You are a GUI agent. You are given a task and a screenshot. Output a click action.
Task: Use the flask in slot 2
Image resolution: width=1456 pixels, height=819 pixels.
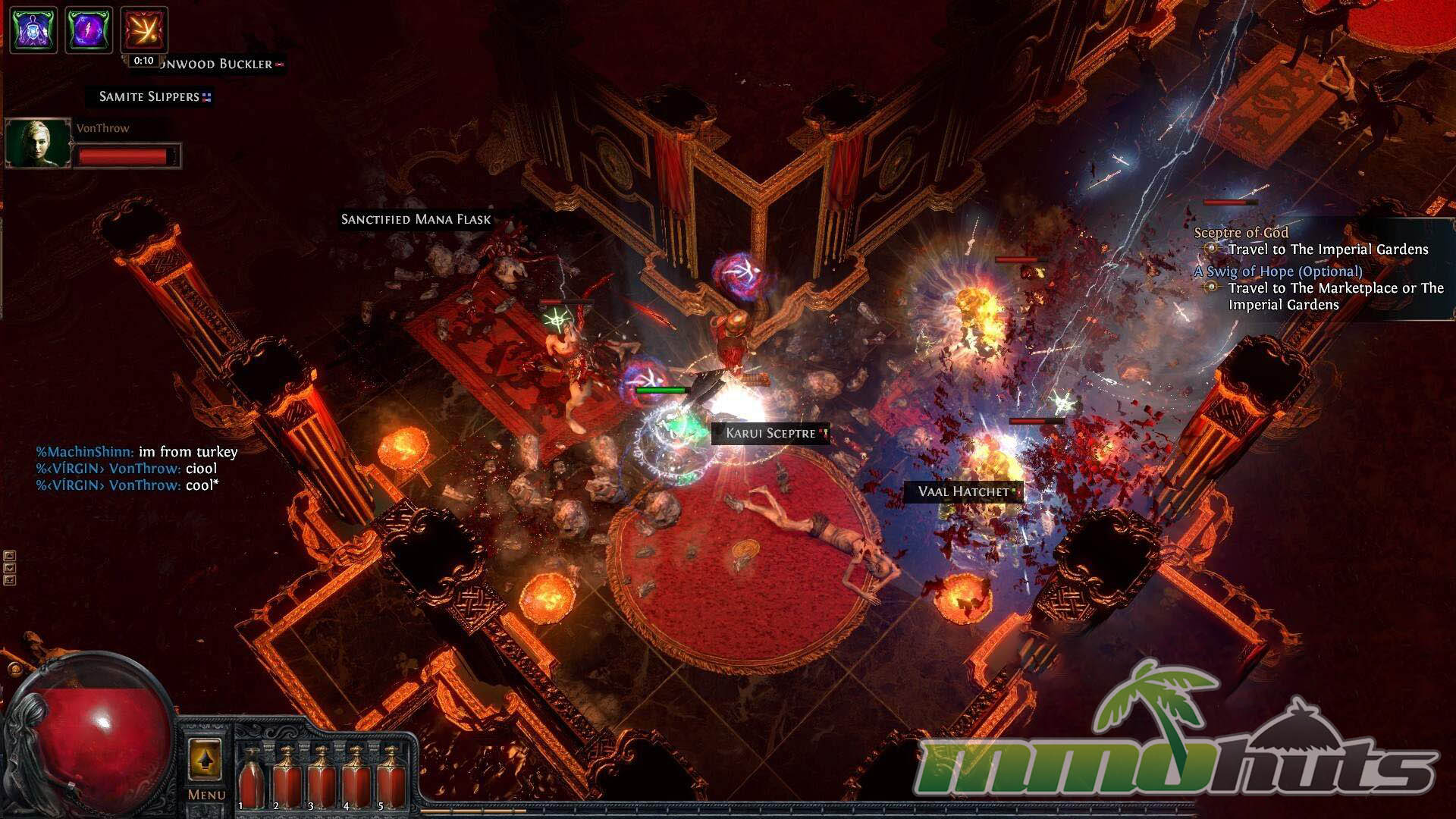point(286,777)
